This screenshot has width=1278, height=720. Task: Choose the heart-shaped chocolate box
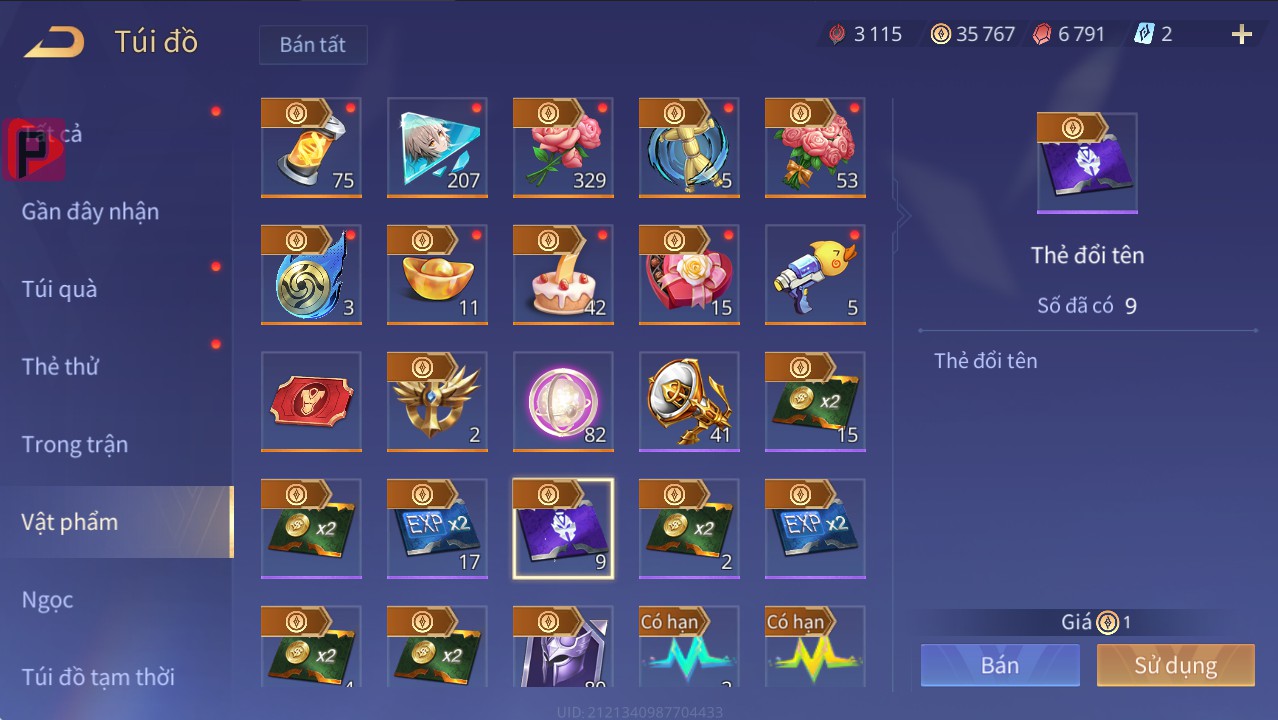coord(689,275)
